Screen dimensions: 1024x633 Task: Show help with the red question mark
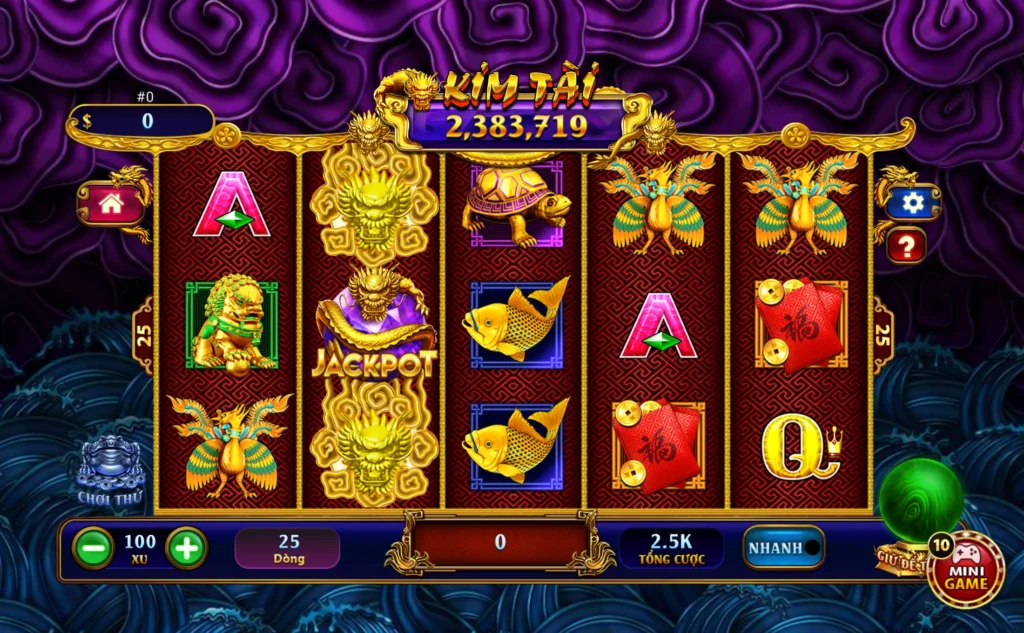point(906,245)
